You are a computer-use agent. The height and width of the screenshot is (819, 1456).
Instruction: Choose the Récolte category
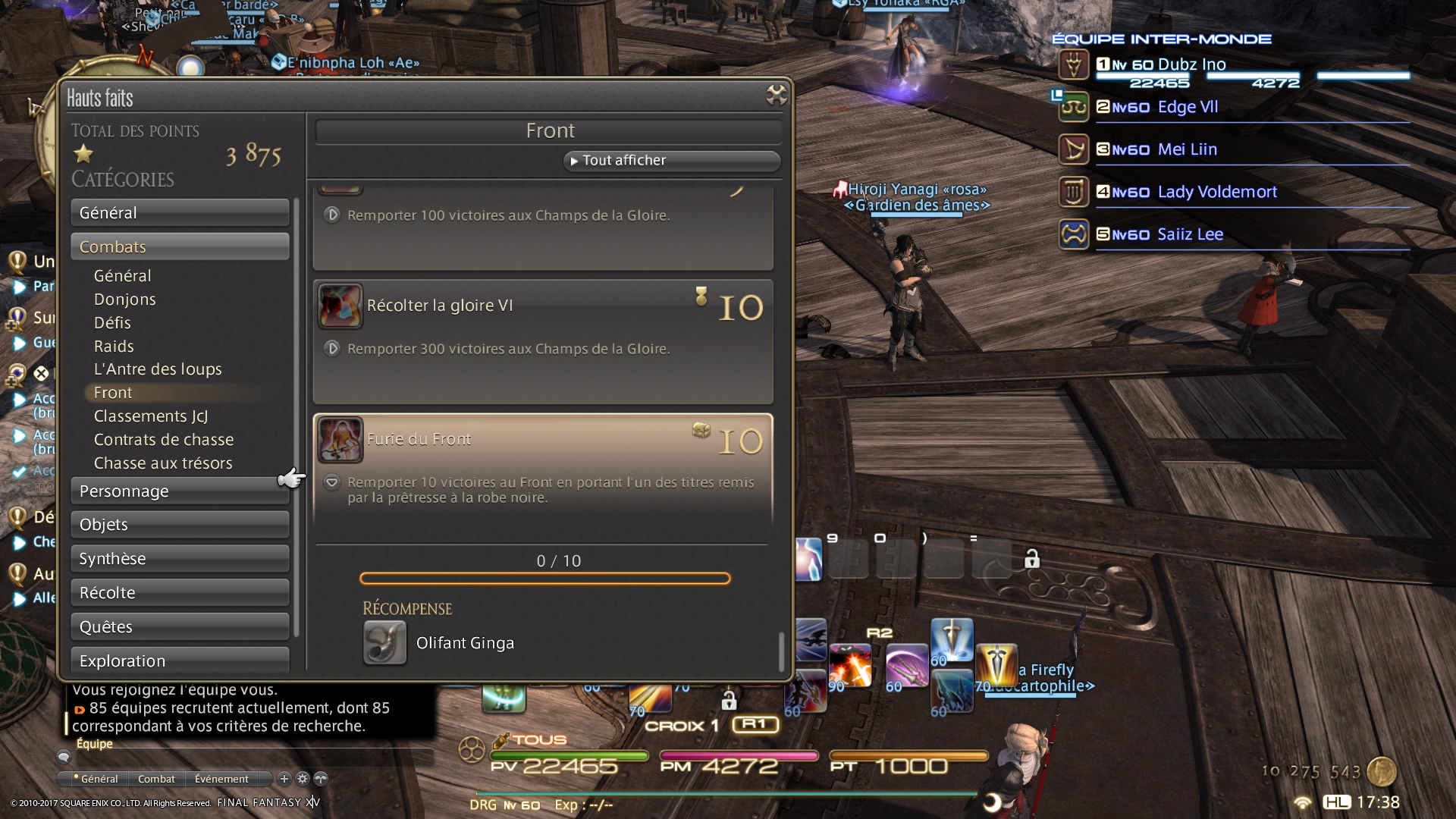click(x=180, y=593)
